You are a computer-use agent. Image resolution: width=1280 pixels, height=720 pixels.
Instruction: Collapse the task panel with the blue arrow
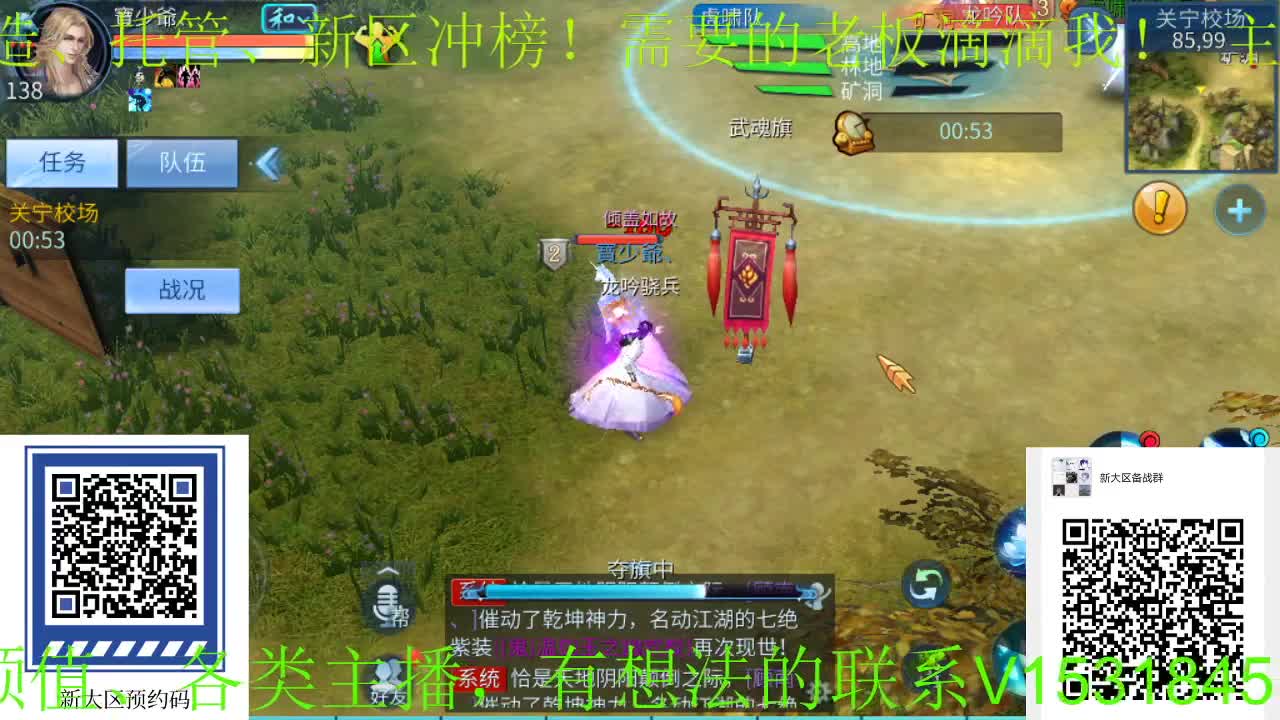click(268, 163)
